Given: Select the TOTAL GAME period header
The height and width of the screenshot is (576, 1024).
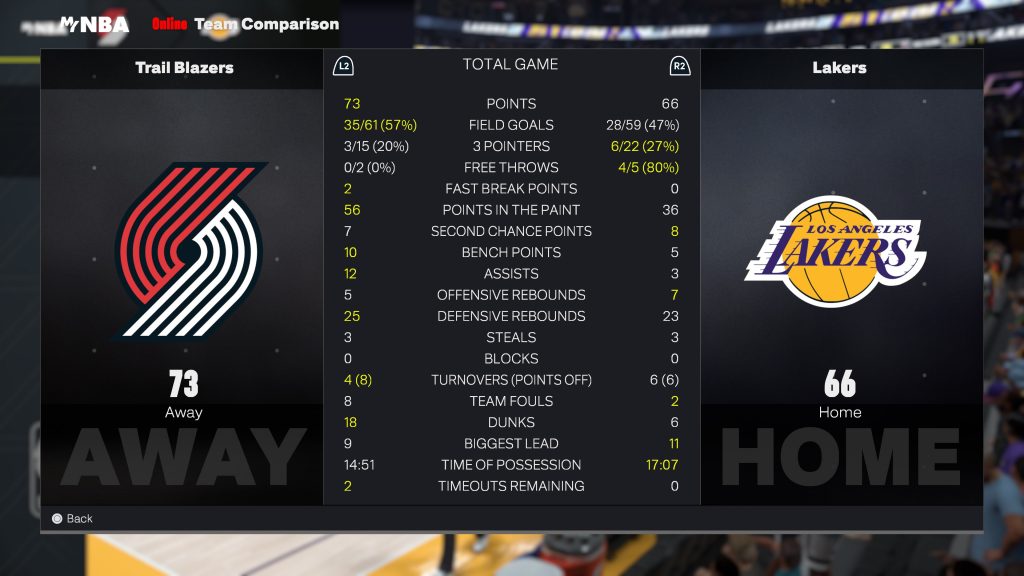Looking at the screenshot, I should 510,65.
